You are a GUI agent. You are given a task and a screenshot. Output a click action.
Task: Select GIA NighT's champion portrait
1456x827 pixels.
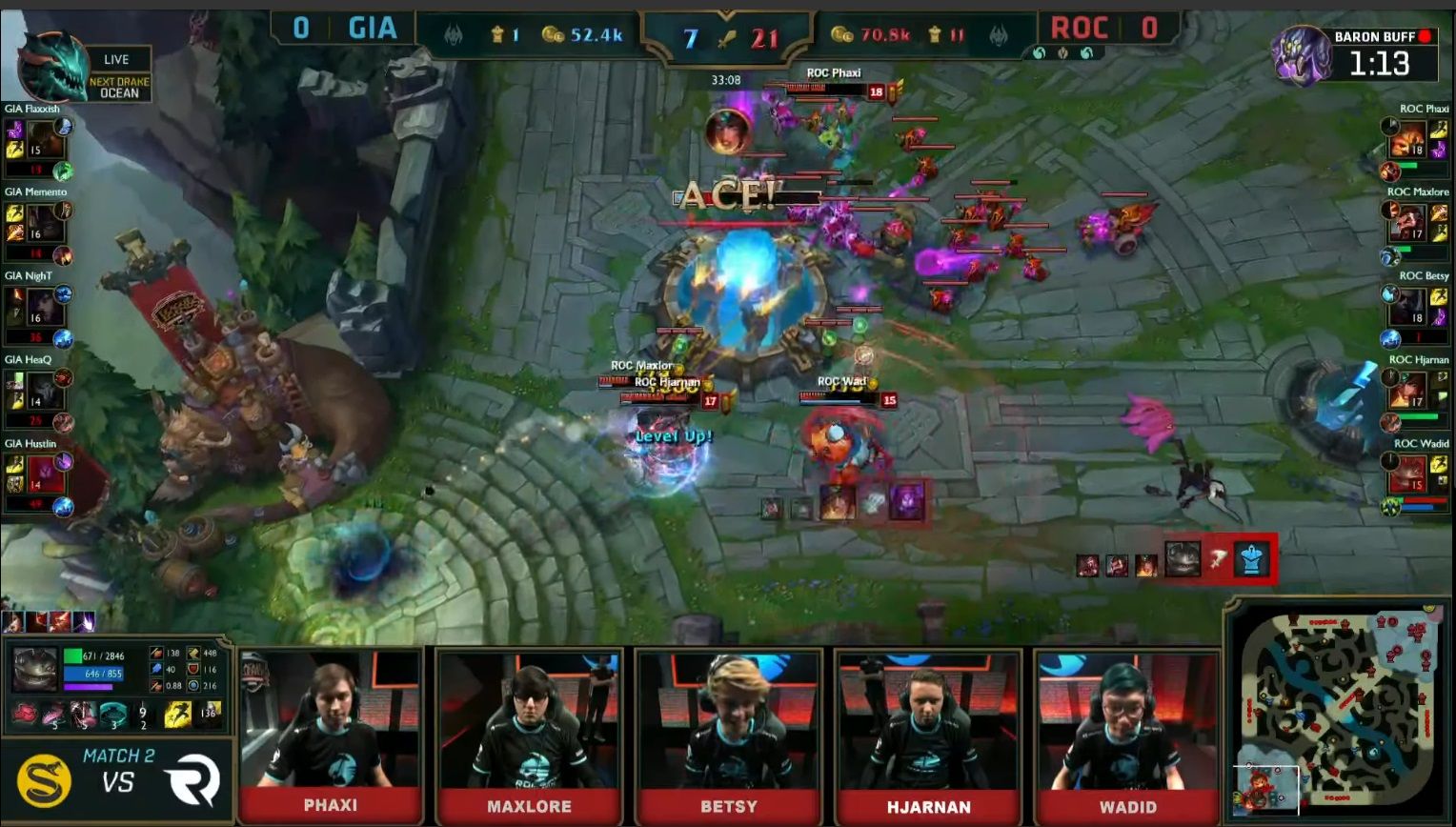point(44,309)
